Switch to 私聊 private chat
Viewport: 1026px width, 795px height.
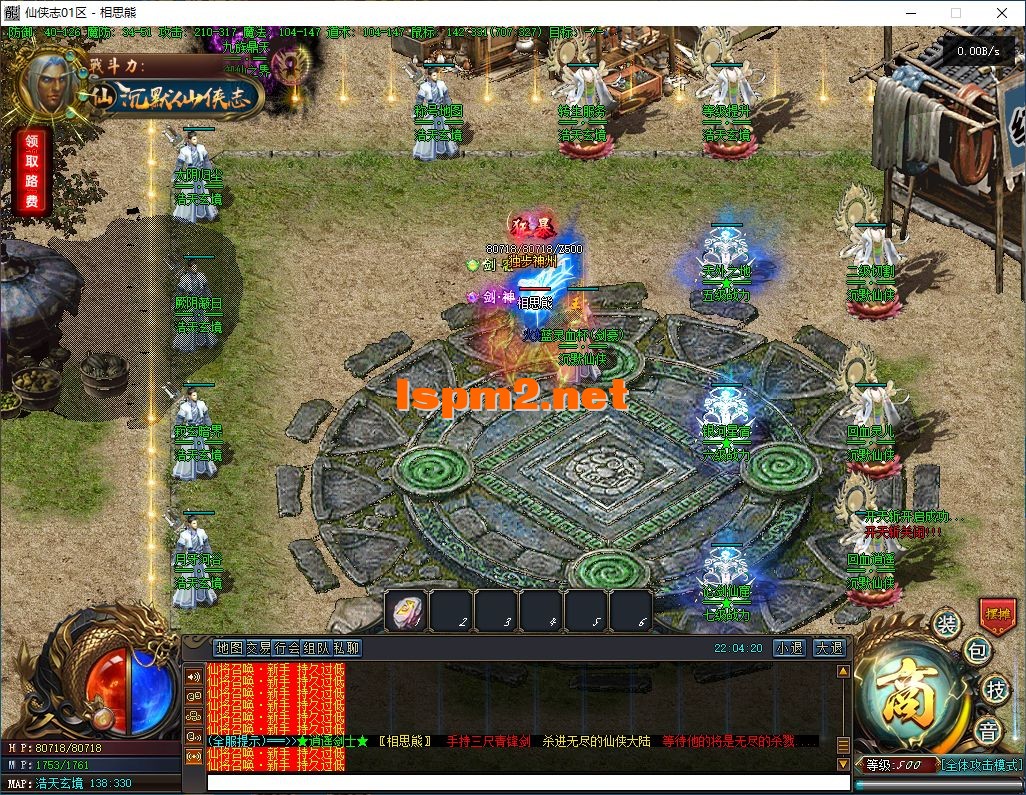pos(346,648)
